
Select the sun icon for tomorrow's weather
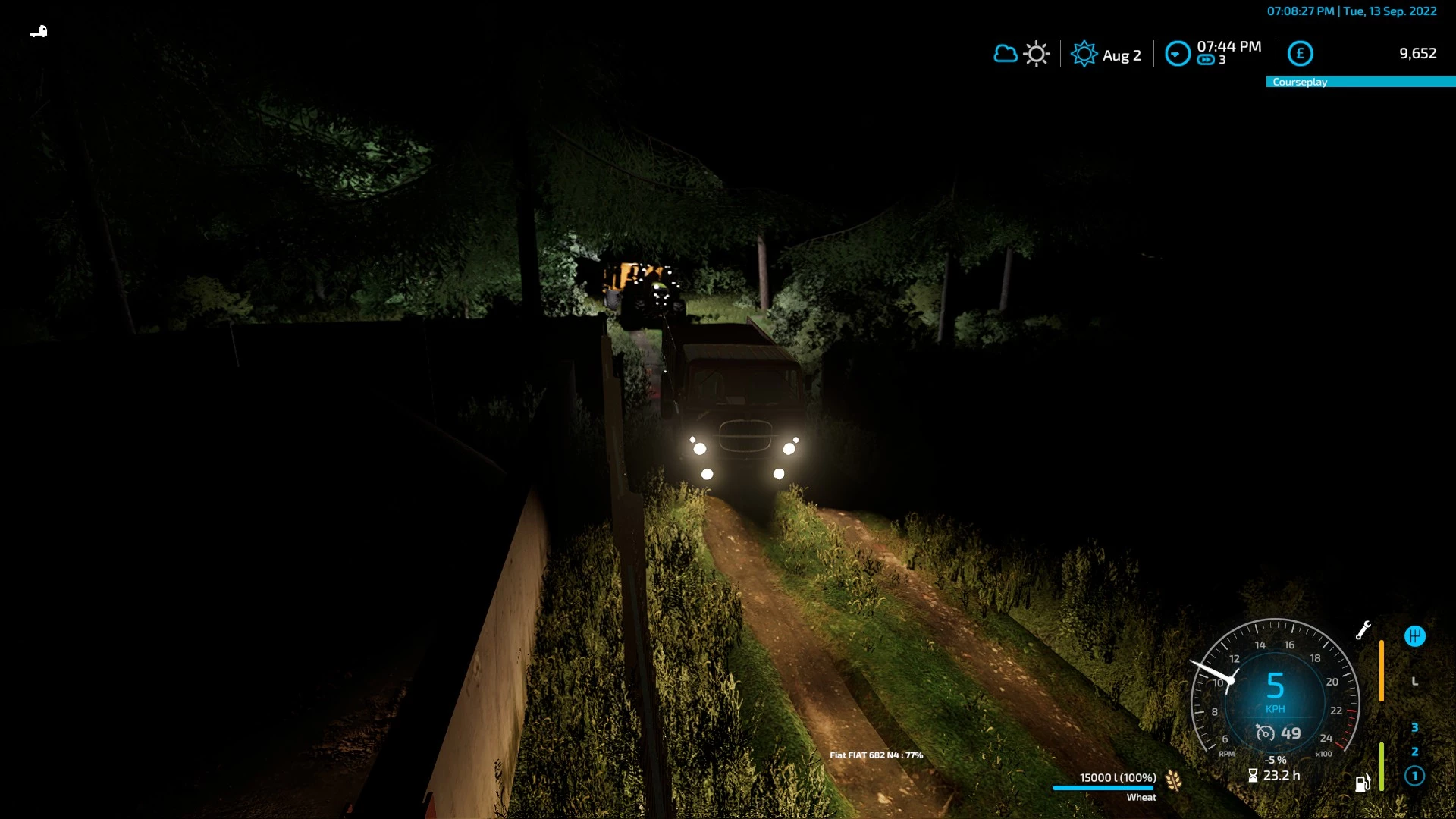(x=1035, y=54)
